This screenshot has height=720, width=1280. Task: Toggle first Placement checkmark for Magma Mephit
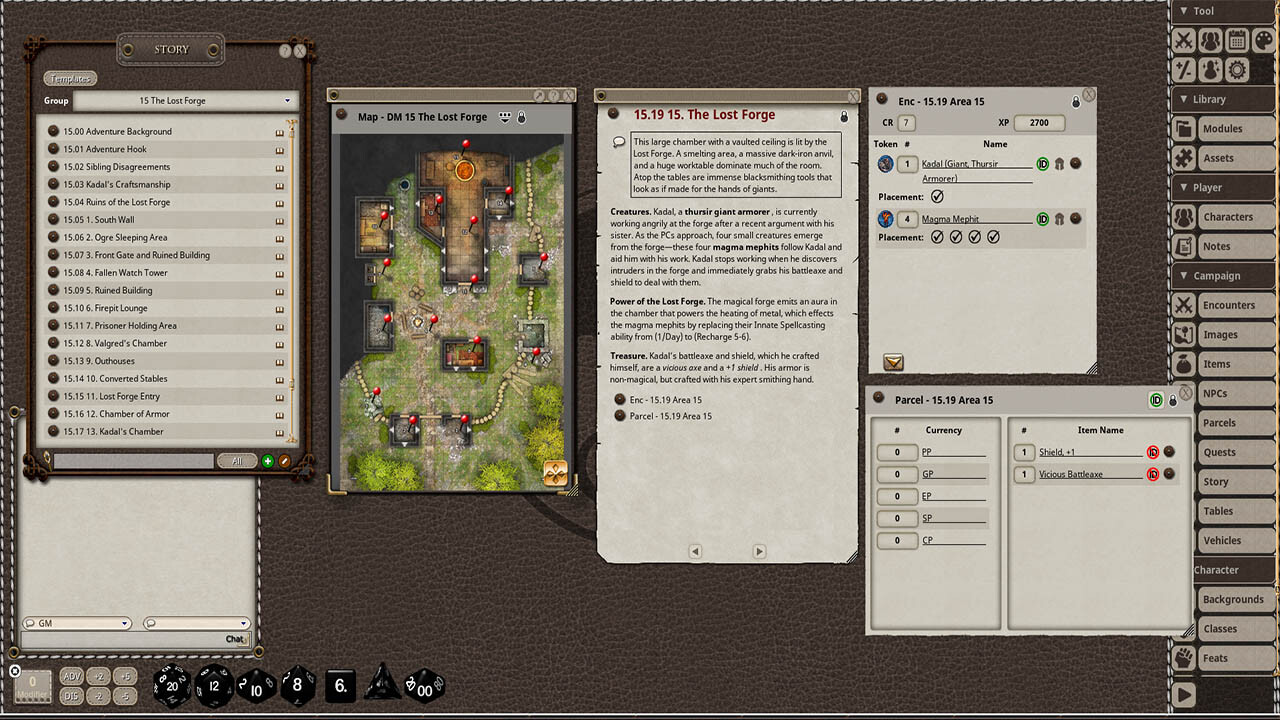click(940, 237)
